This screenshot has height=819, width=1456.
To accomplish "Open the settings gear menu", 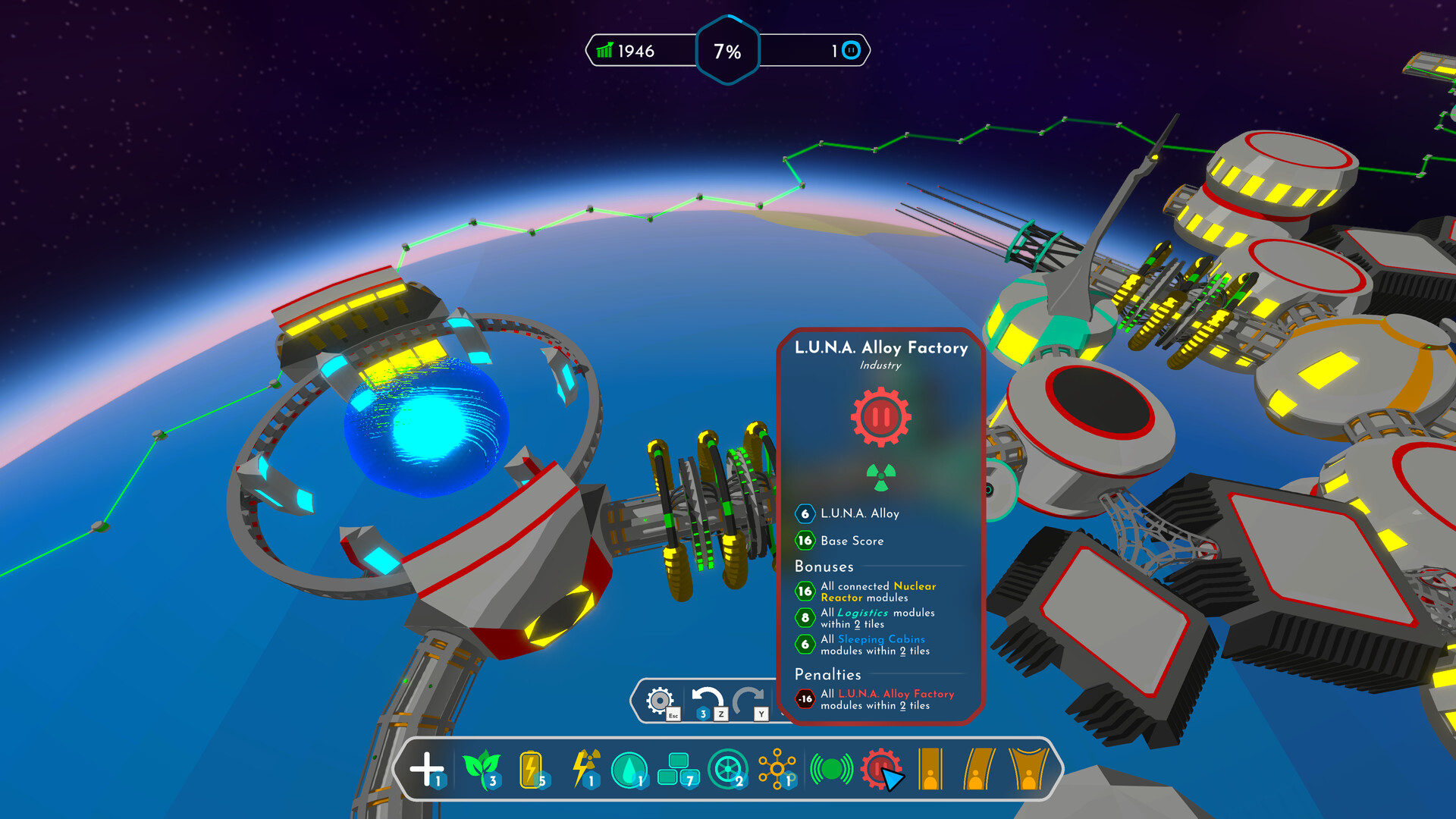I will [660, 700].
